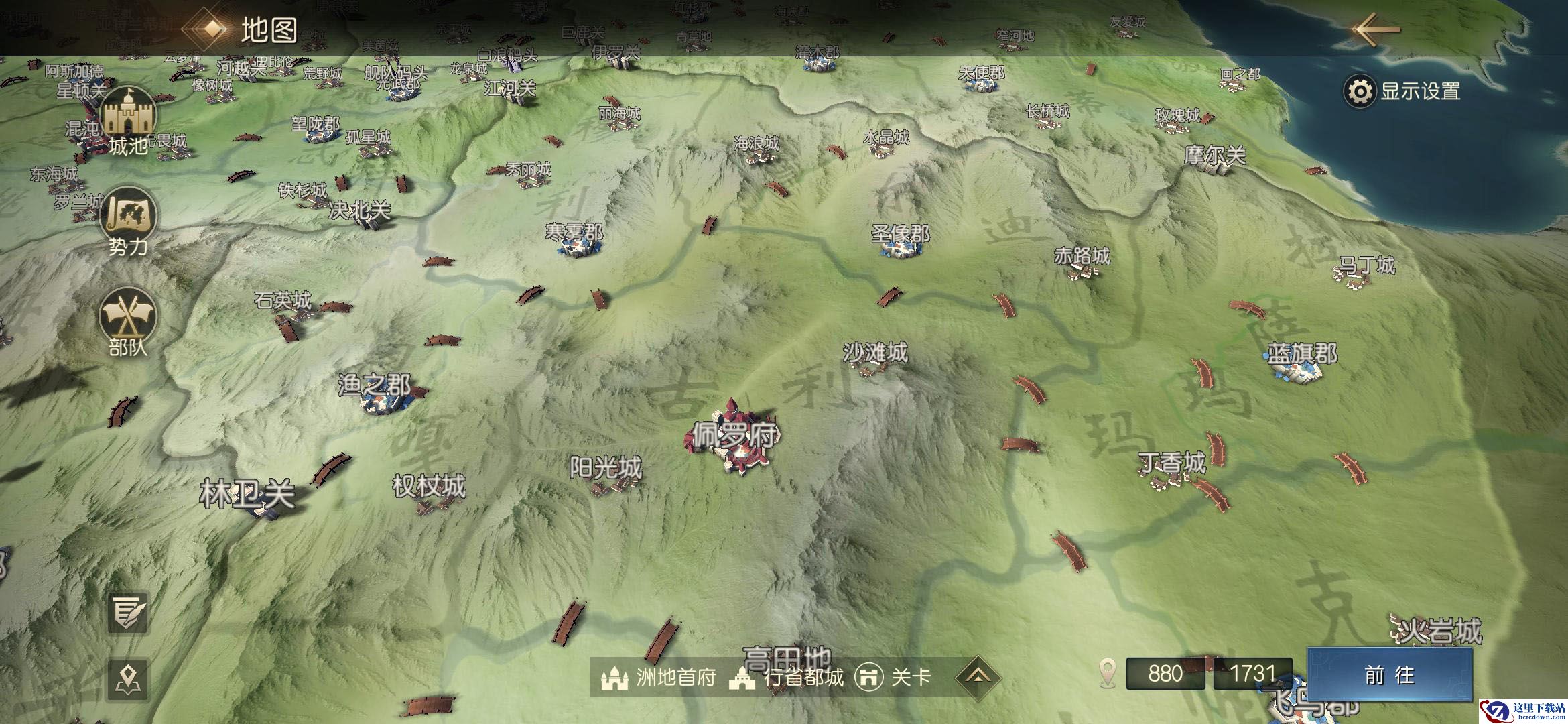Pick the 寒雾郡 city marker
Screen dimensions: 1568x724
coord(575,243)
